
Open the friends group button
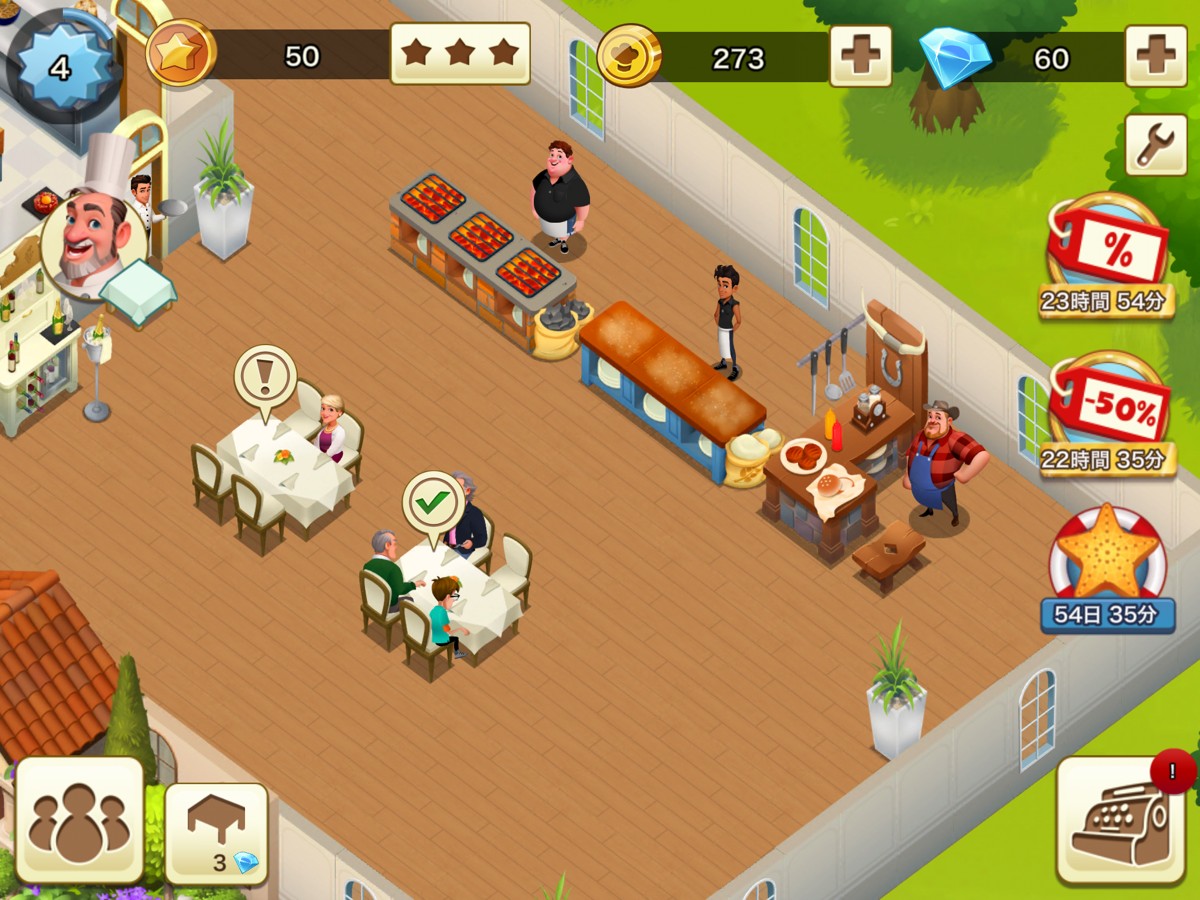click(80, 820)
